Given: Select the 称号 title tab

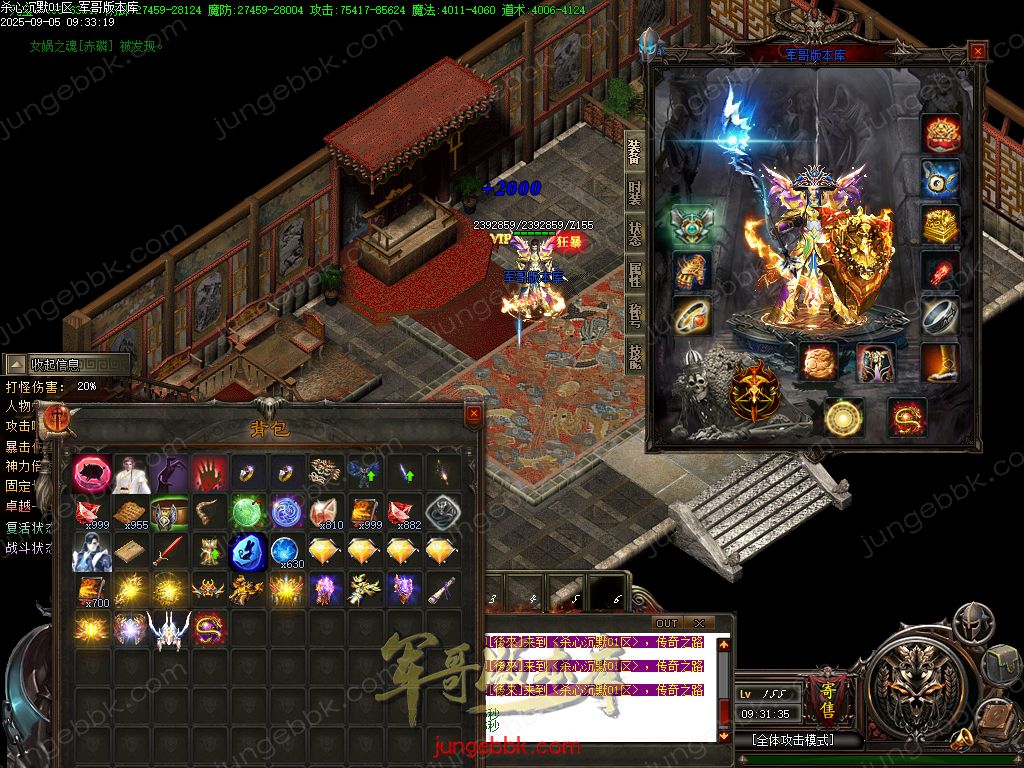Looking at the screenshot, I should (x=634, y=314).
